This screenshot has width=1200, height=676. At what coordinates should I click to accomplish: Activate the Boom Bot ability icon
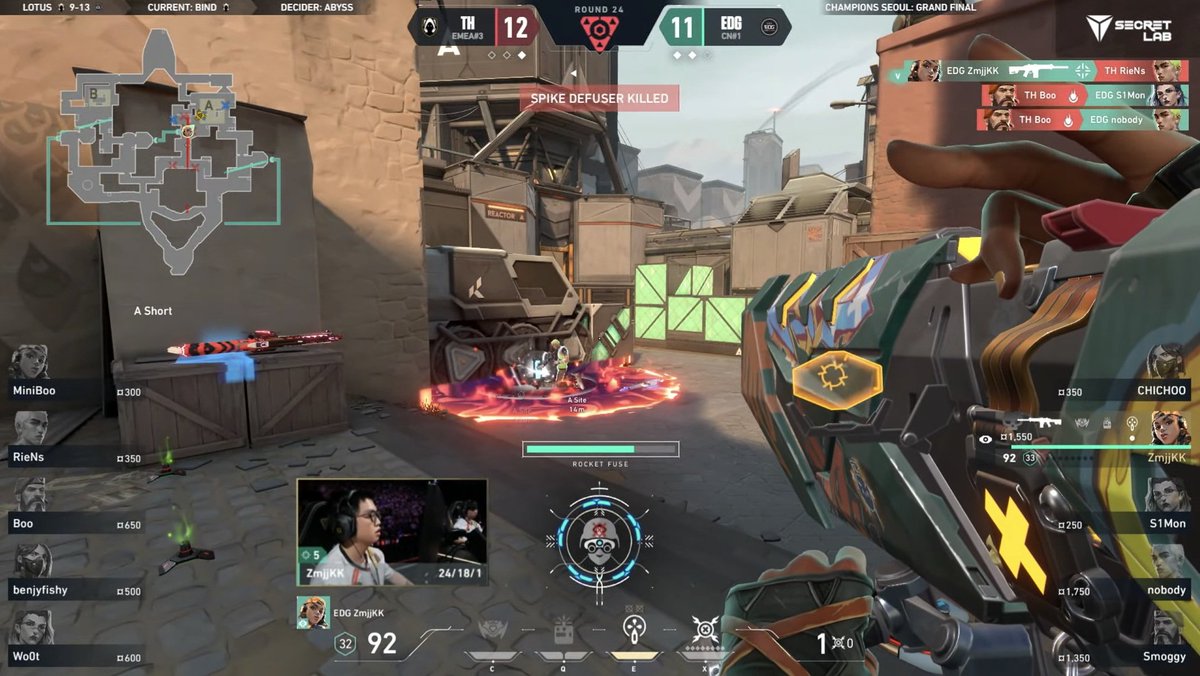coord(492,632)
